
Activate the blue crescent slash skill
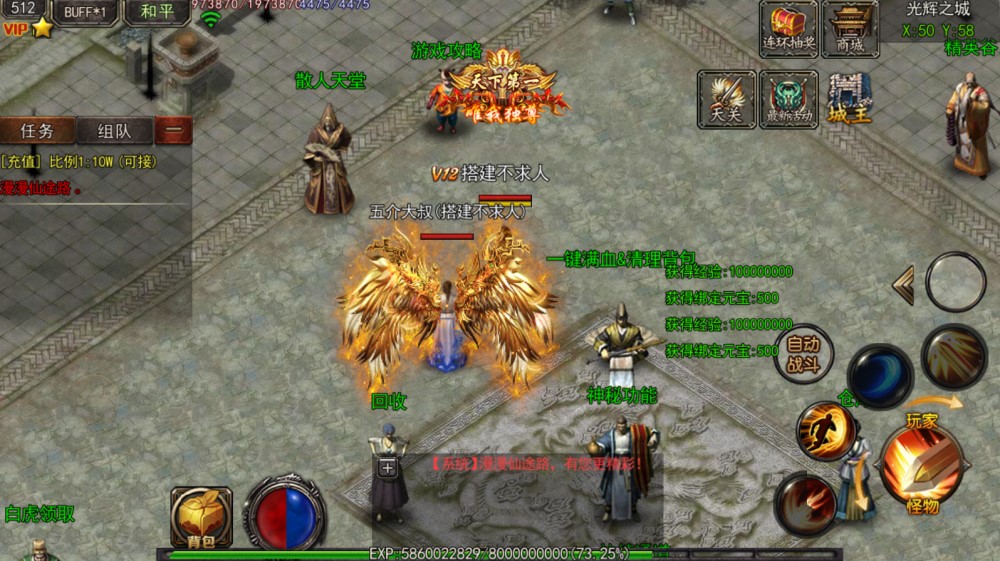[880, 376]
